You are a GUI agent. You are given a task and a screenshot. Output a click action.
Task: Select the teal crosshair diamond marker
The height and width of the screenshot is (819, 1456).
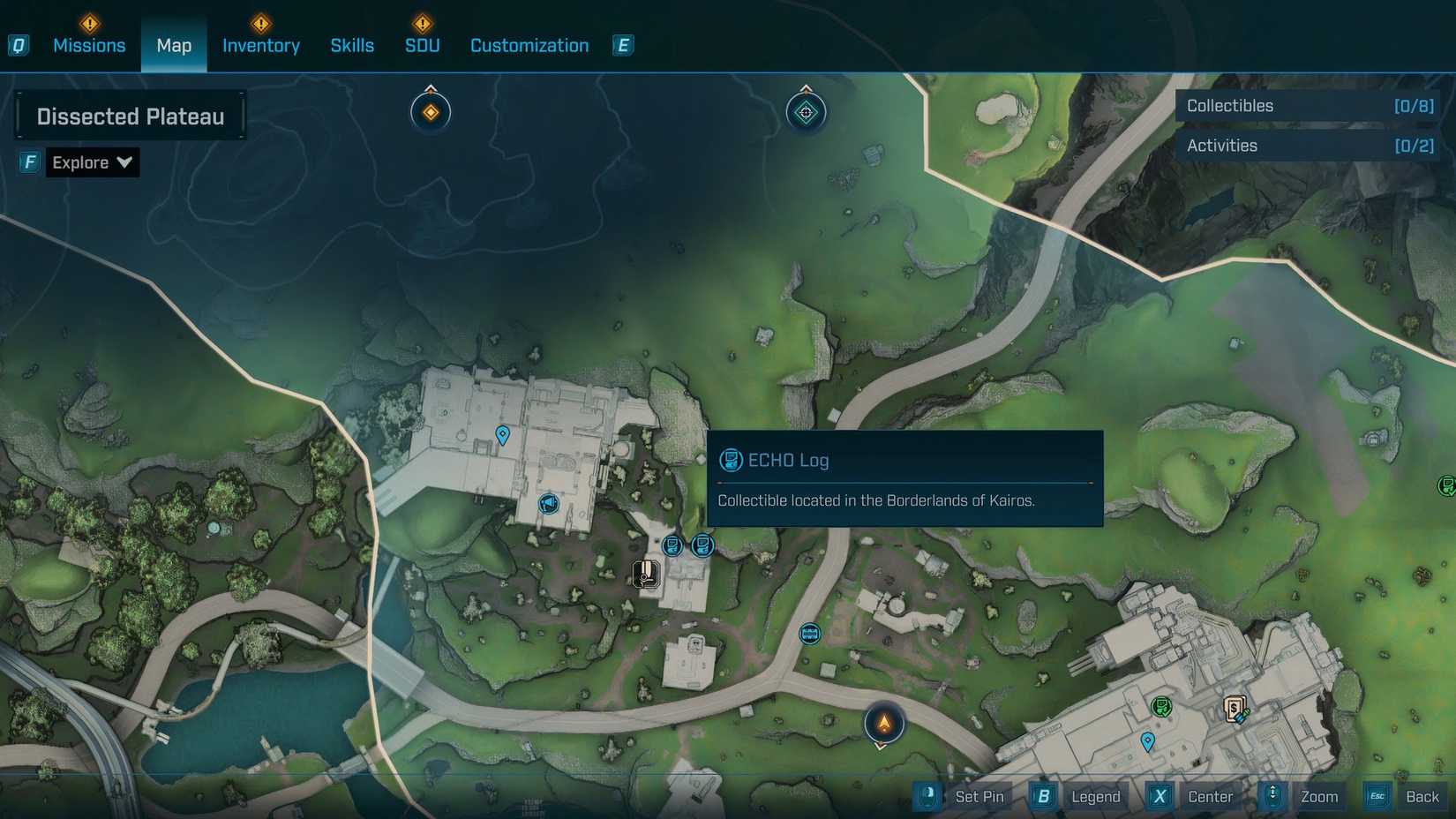806,112
